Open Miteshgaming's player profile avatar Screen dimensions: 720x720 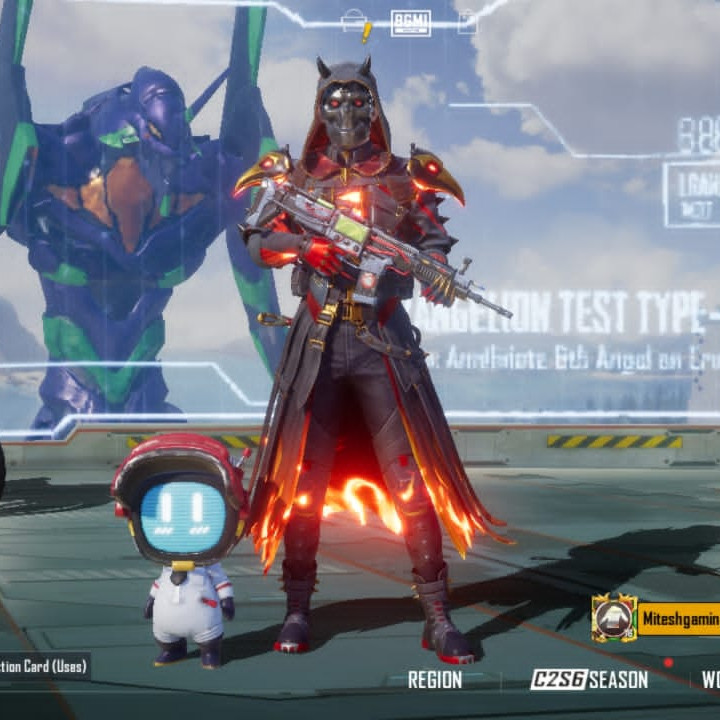point(613,618)
